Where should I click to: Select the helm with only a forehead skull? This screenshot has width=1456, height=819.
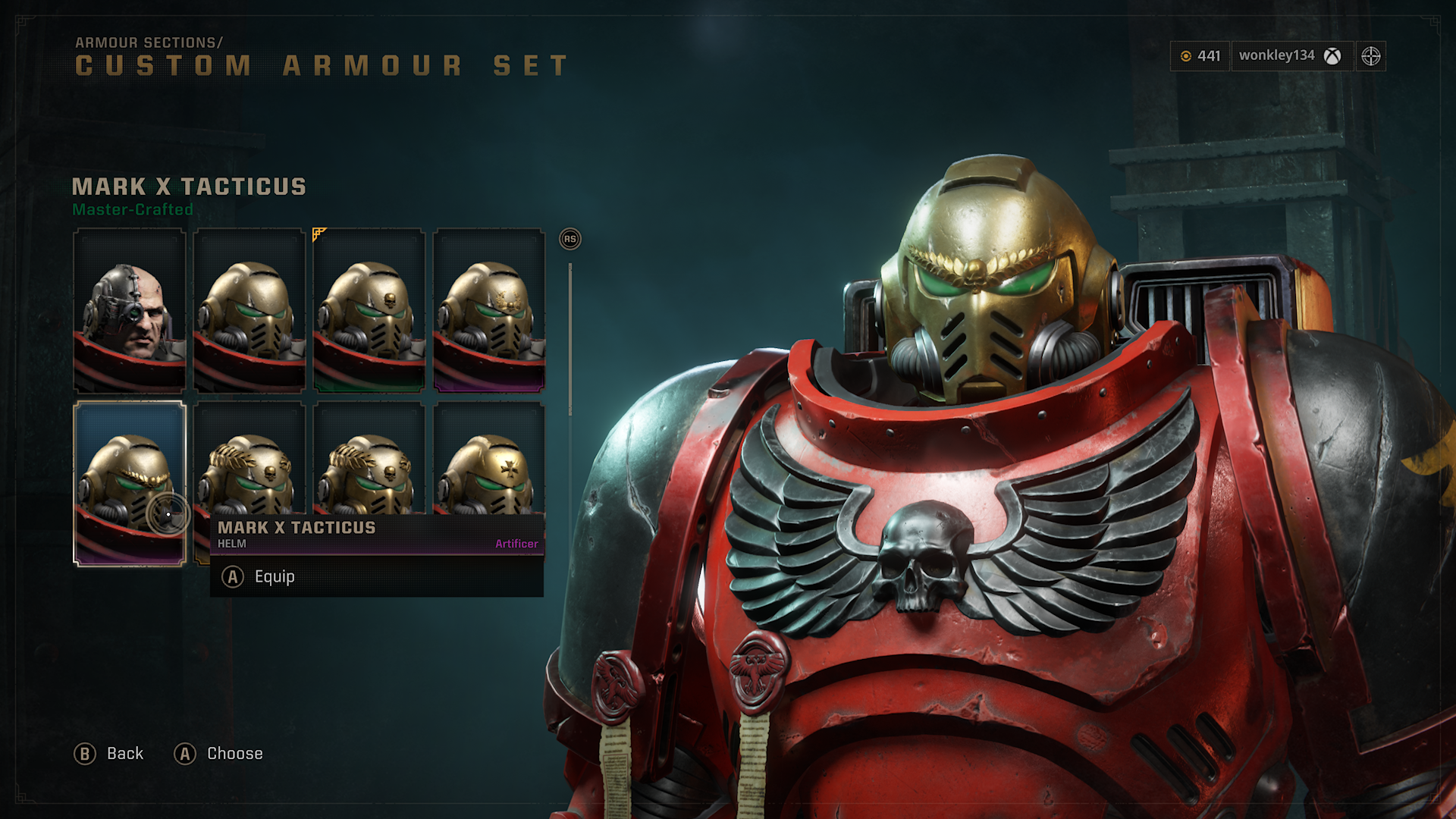click(369, 310)
